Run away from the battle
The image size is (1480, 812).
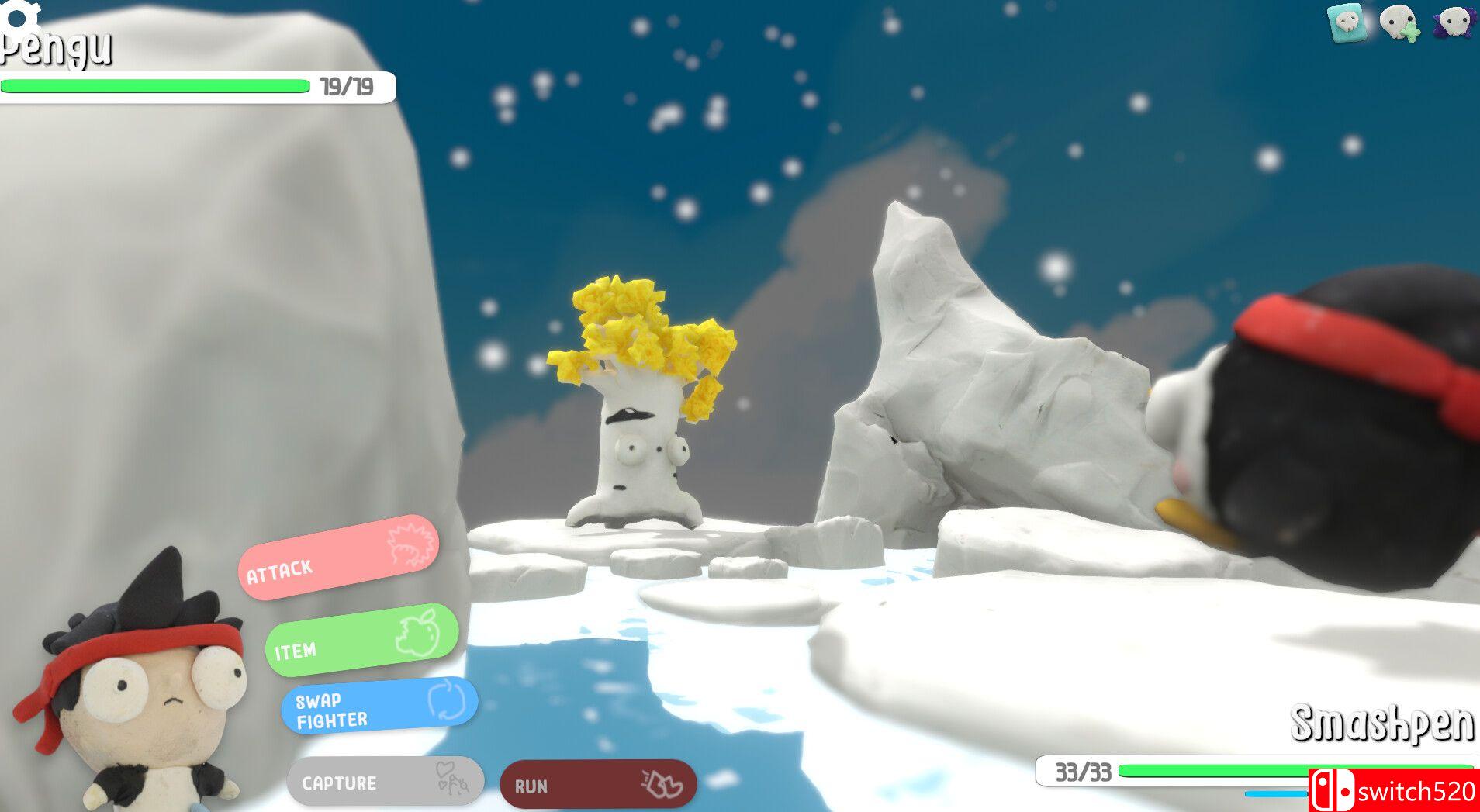pyautogui.click(x=598, y=785)
